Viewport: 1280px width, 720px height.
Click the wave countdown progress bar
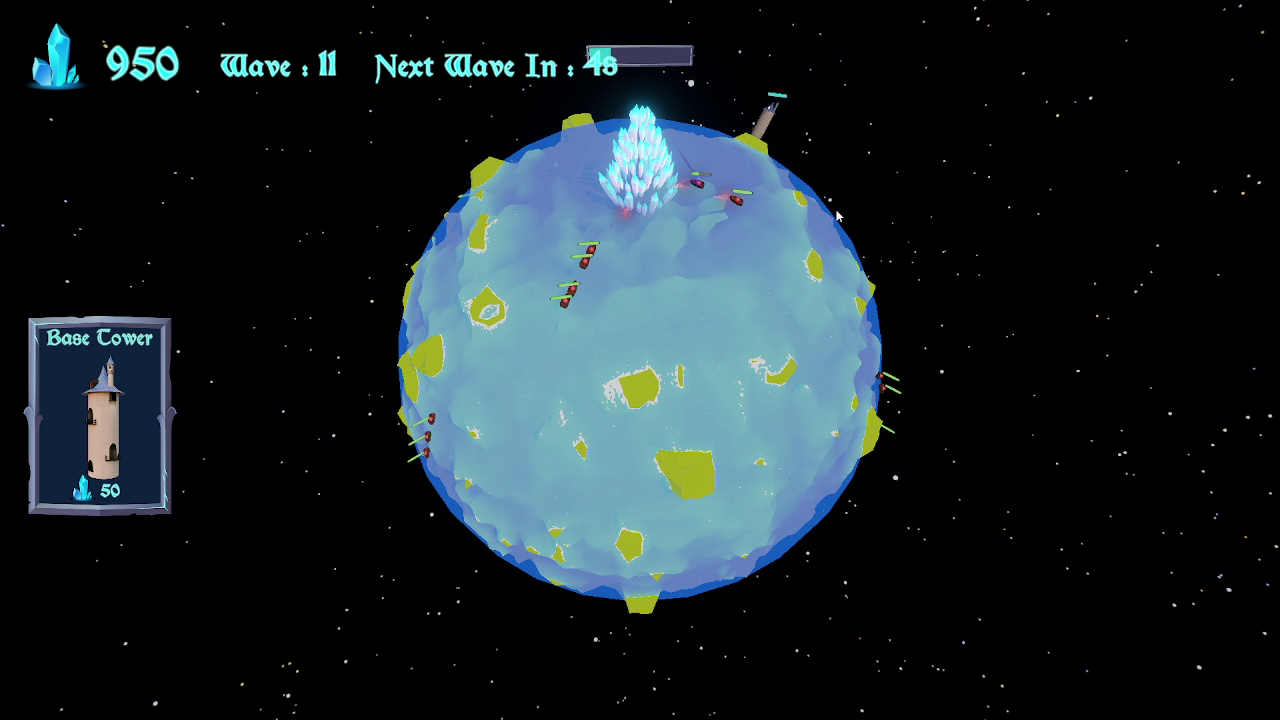point(640,58)
